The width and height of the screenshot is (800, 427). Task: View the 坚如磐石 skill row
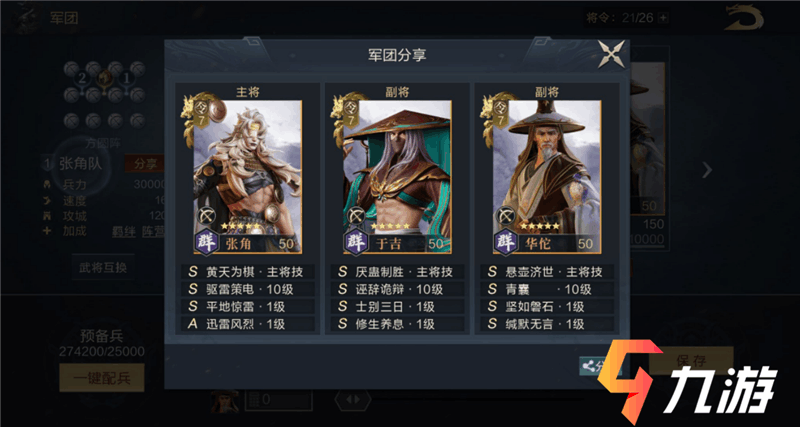tap(546, 306)
